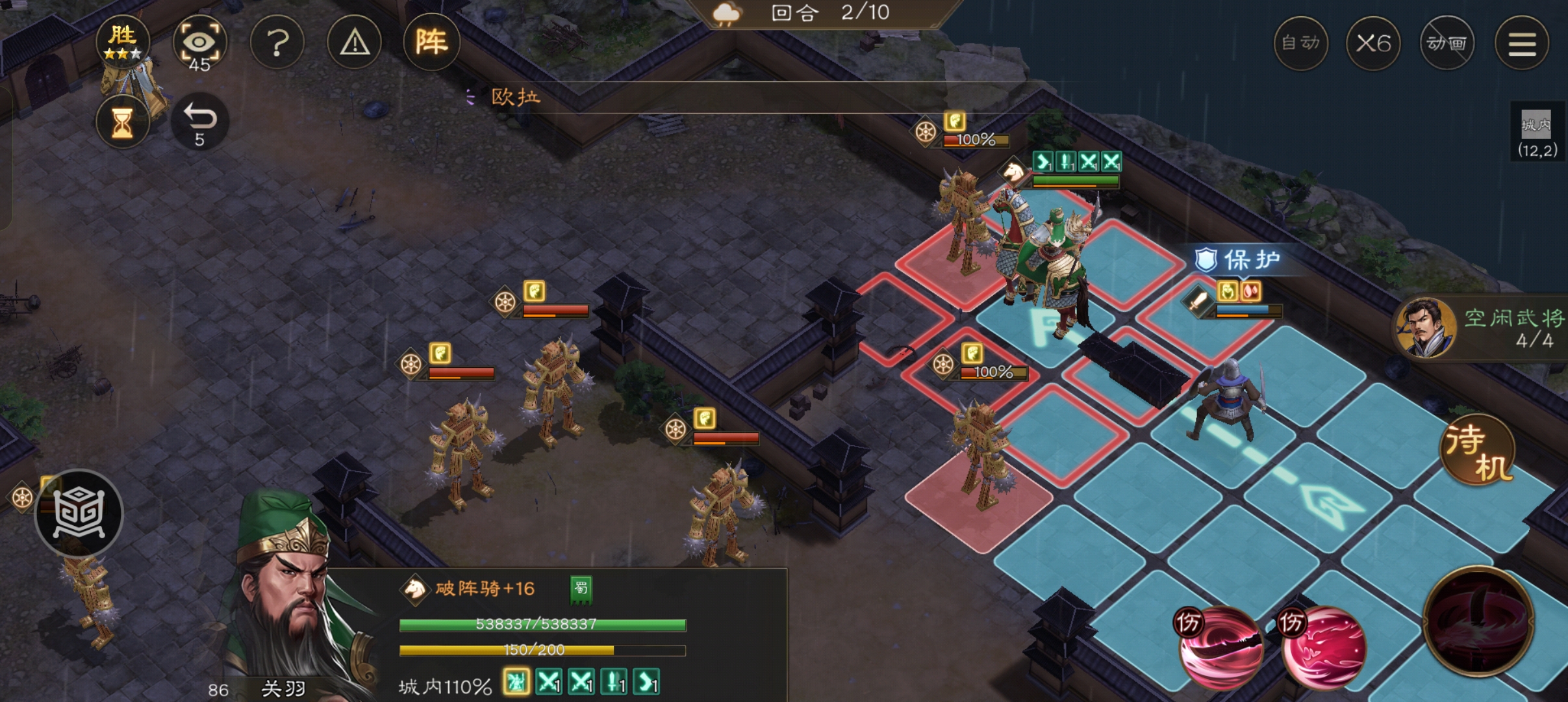Open the victory conditions 胜 icon

tap(122, 42)
